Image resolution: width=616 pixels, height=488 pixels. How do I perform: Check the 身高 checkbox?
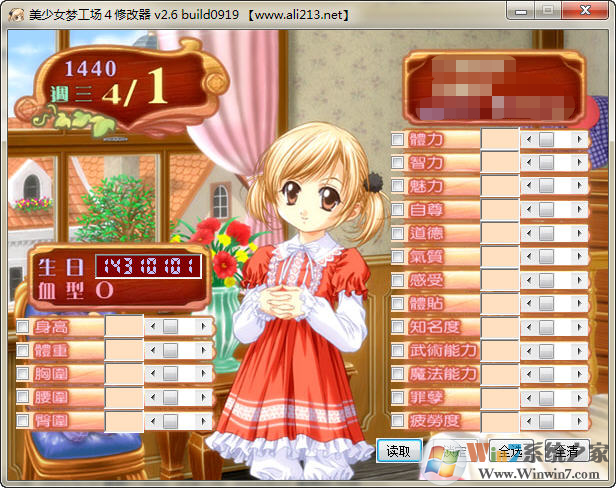pos(23,326)
